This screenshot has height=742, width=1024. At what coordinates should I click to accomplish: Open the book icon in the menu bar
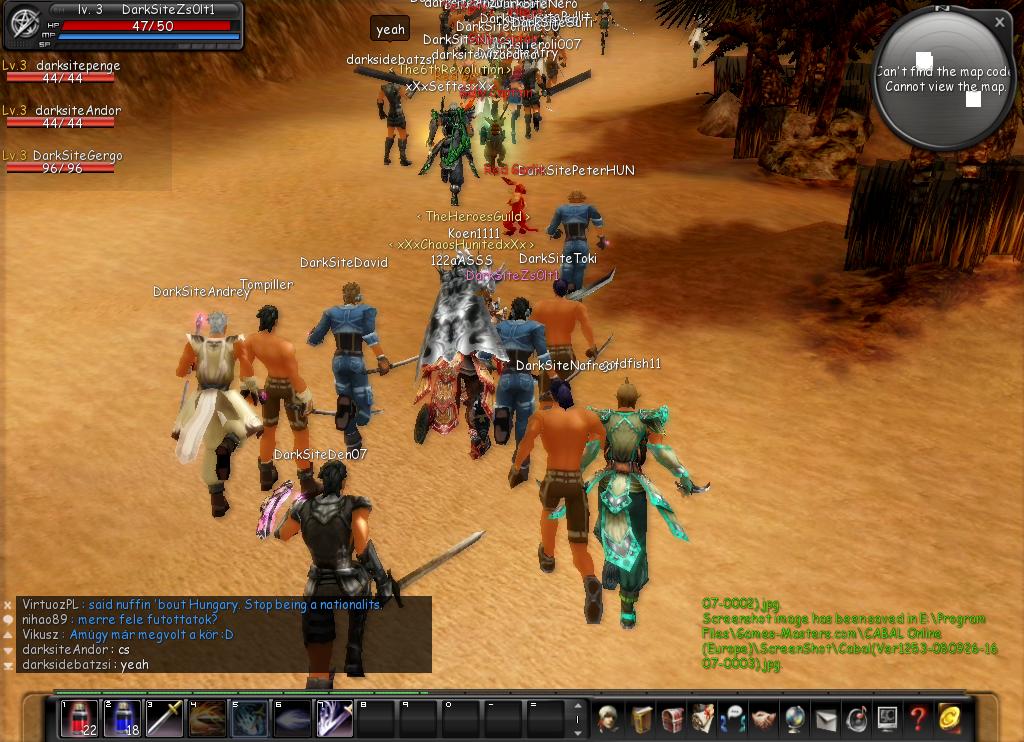pos(641,719)
